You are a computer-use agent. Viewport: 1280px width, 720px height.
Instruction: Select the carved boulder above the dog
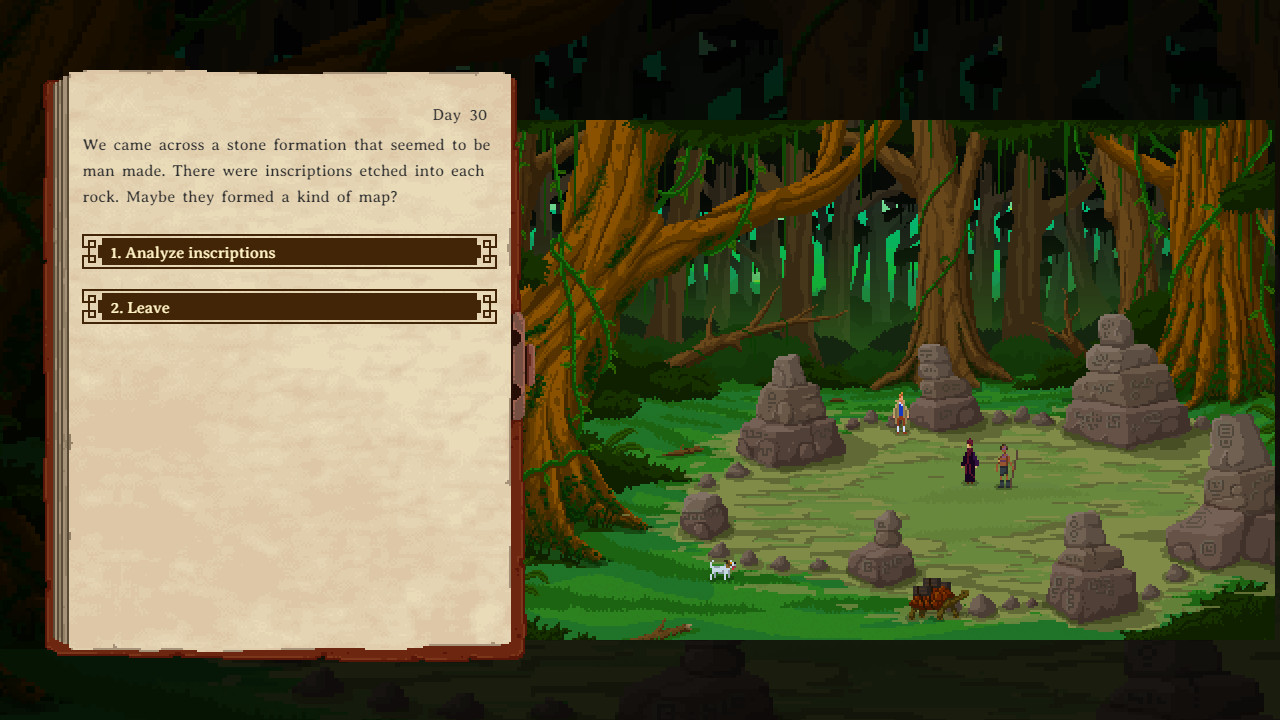tap(706, 515)
